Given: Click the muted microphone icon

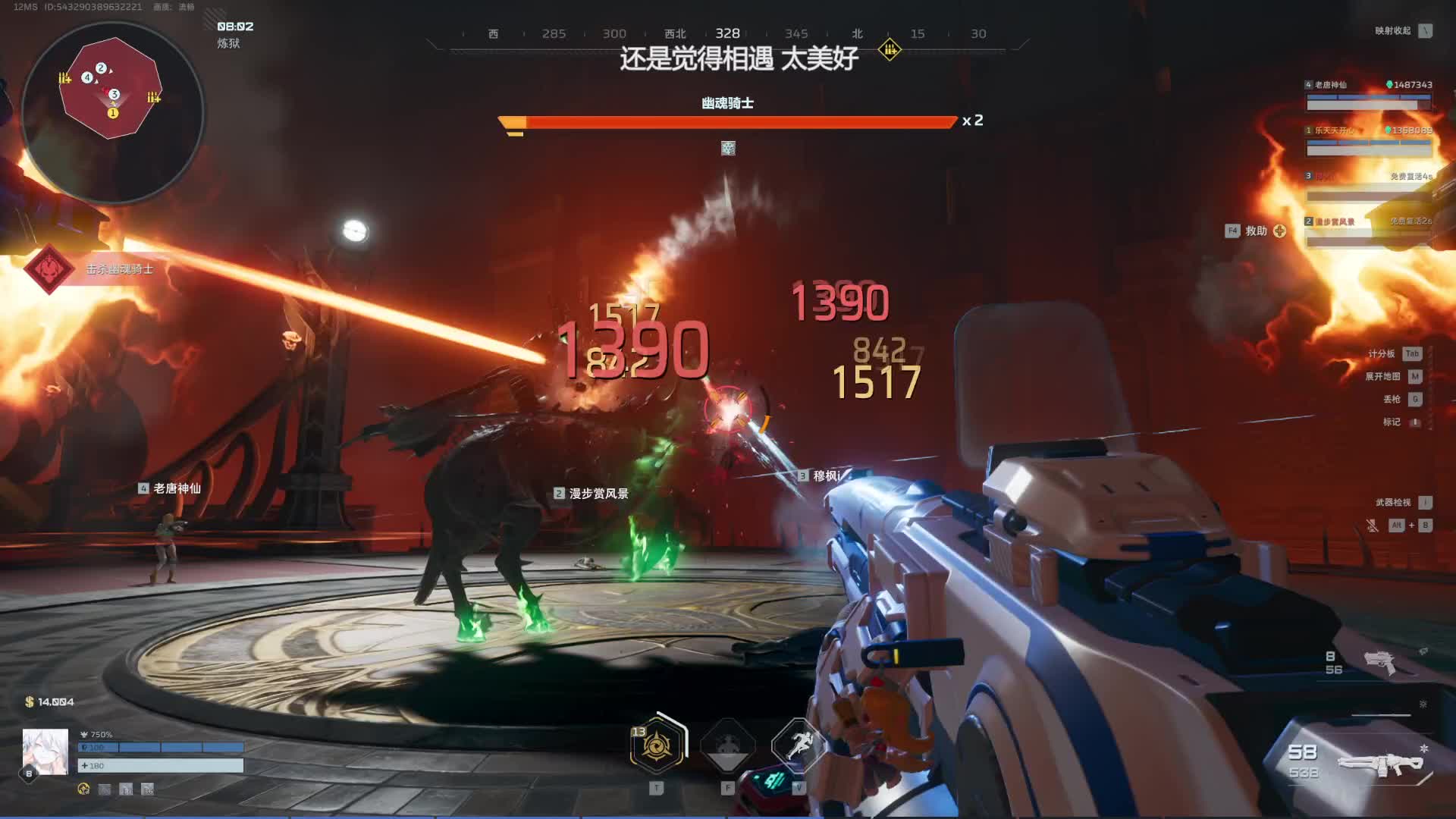Looking at the screenshot, I should (x=1372, y=525).
